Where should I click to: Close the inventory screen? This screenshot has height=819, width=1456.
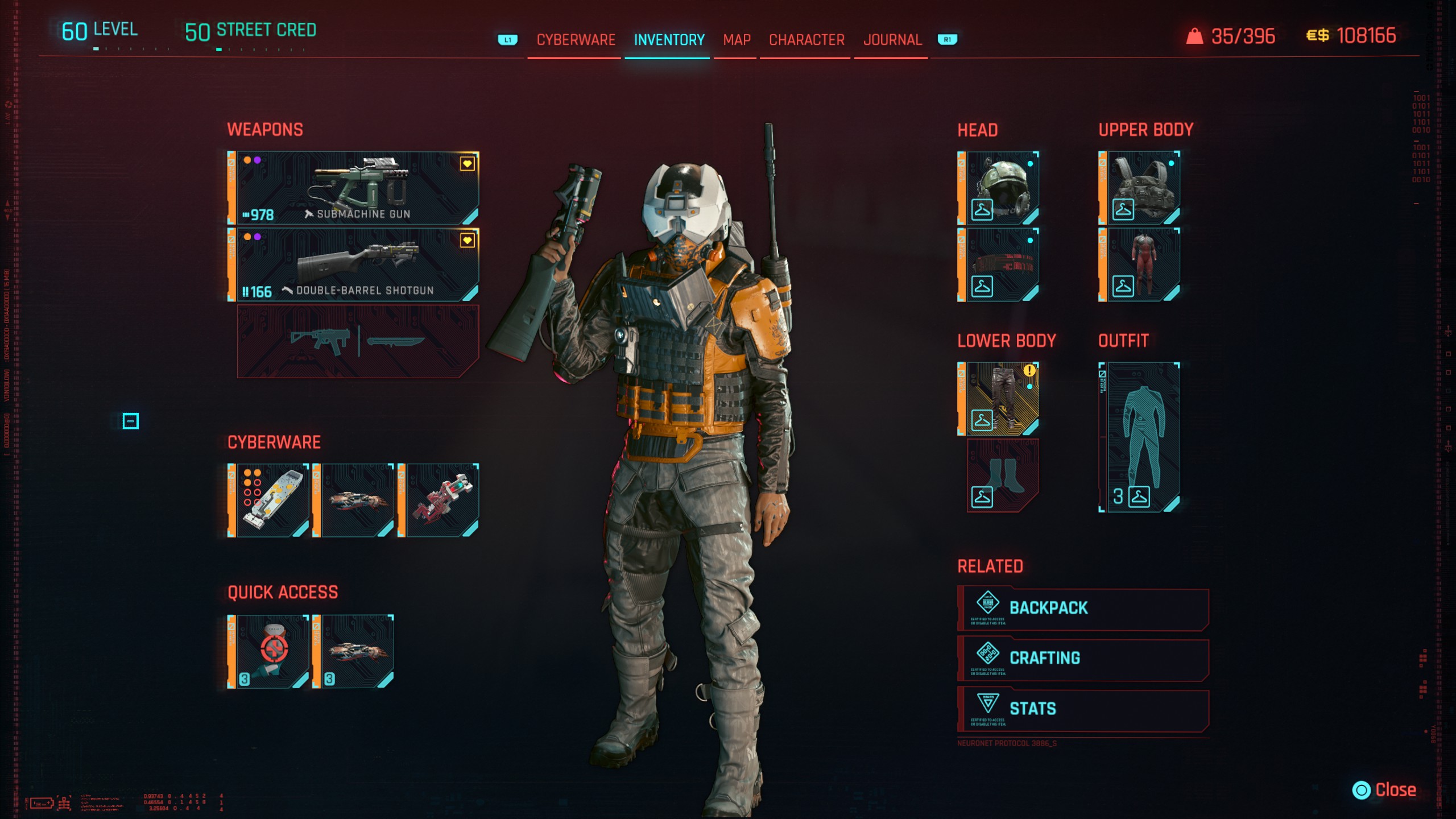click(x=1384, y=790)
